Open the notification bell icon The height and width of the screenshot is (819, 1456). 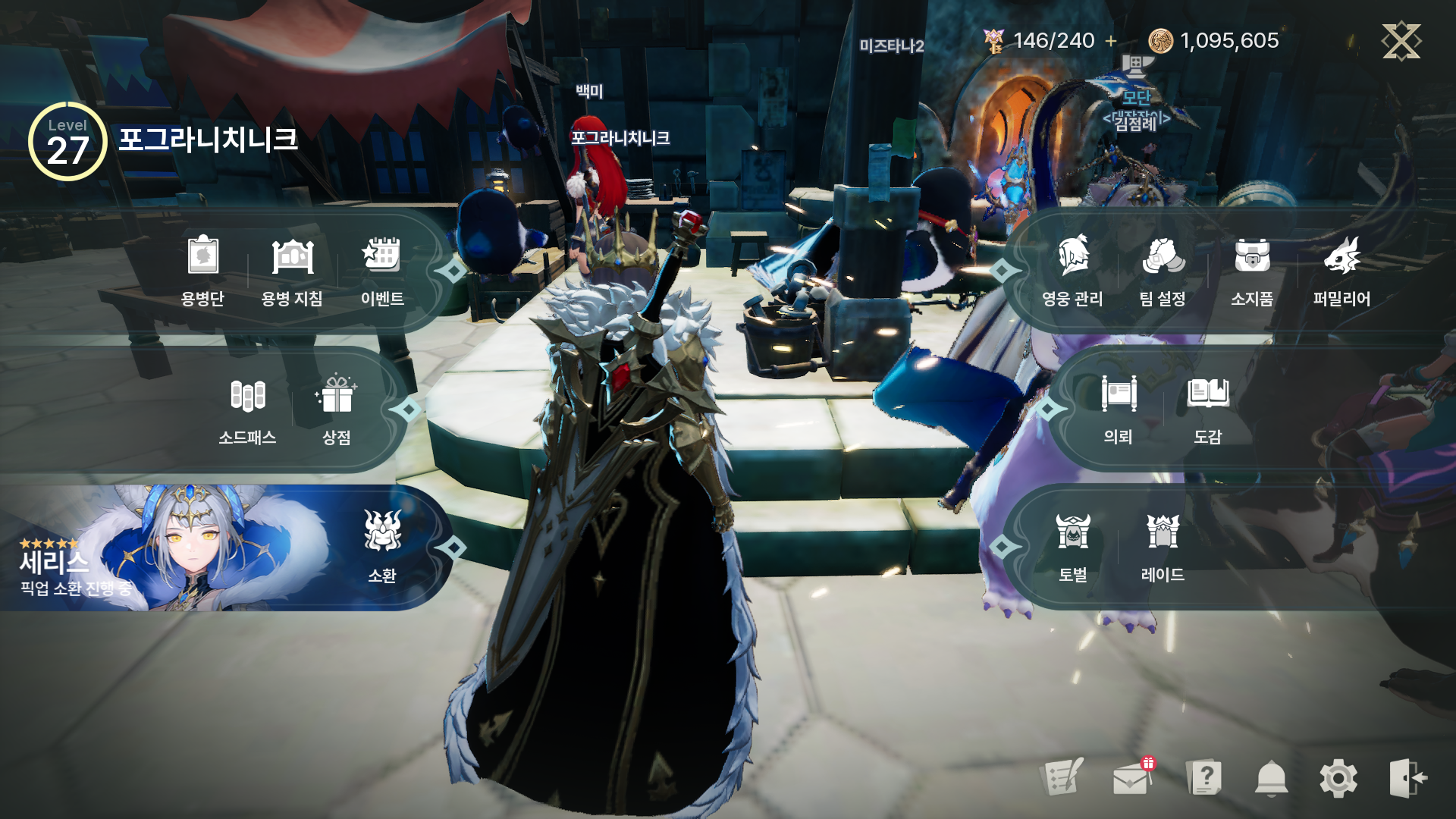tap(1272, 779)
